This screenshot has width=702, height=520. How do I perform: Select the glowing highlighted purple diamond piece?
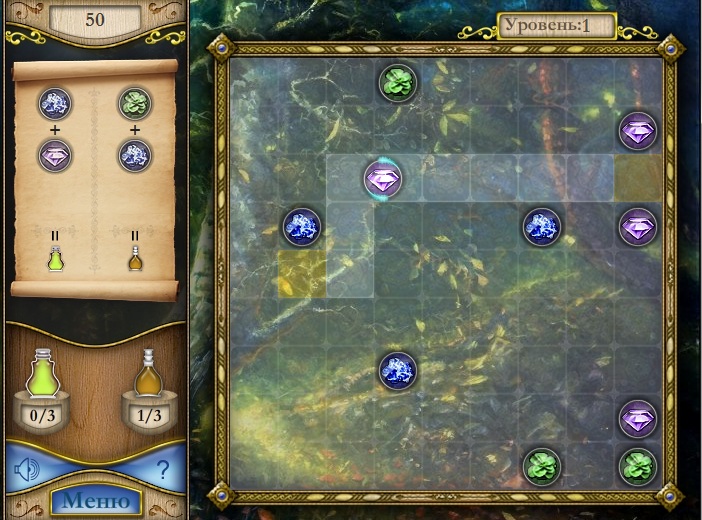(x=382, y=179)
